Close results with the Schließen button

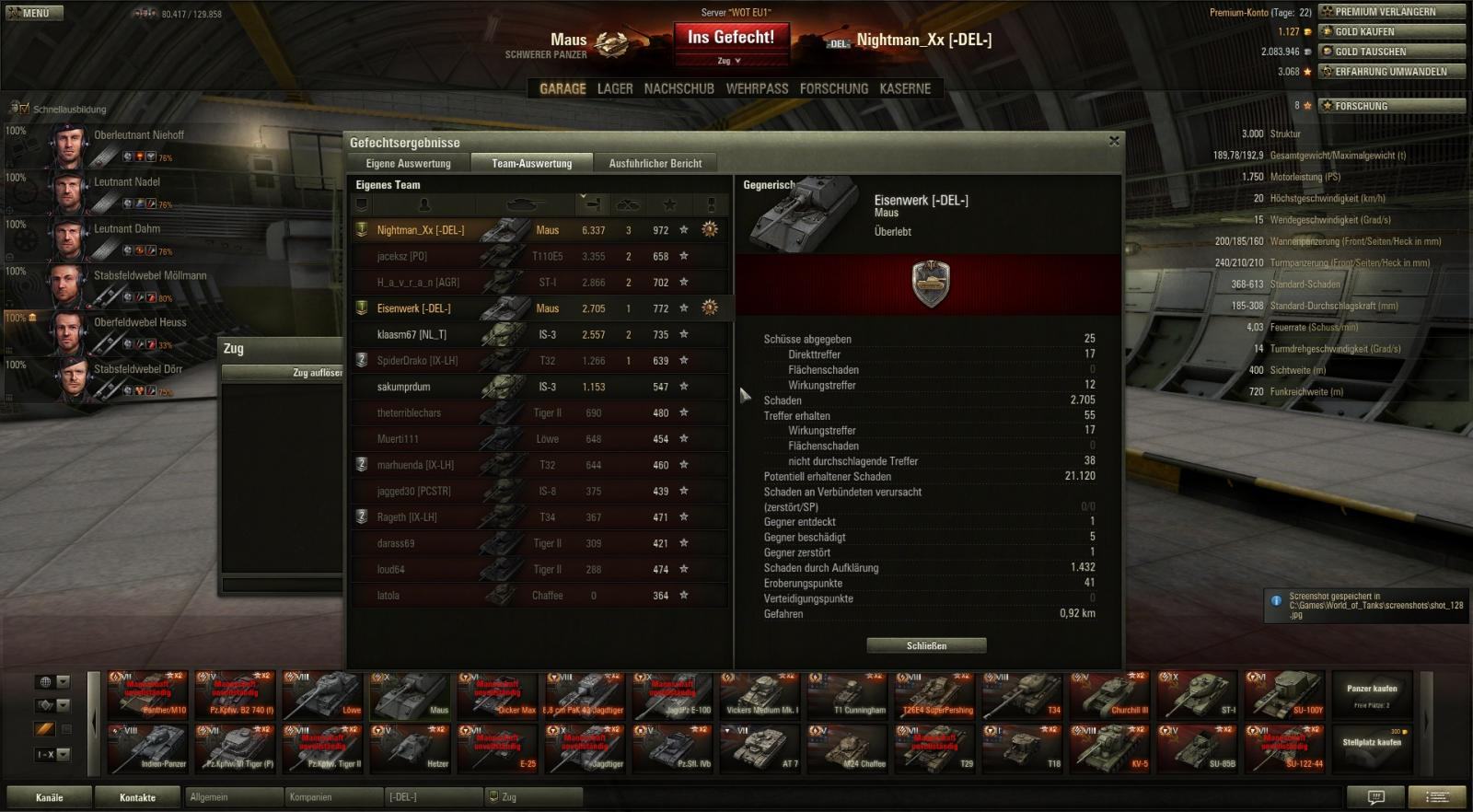926,646
